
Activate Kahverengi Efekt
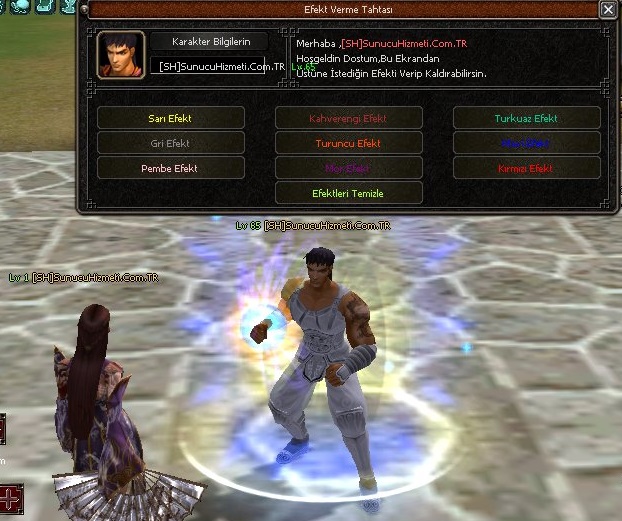click(349, 118)
